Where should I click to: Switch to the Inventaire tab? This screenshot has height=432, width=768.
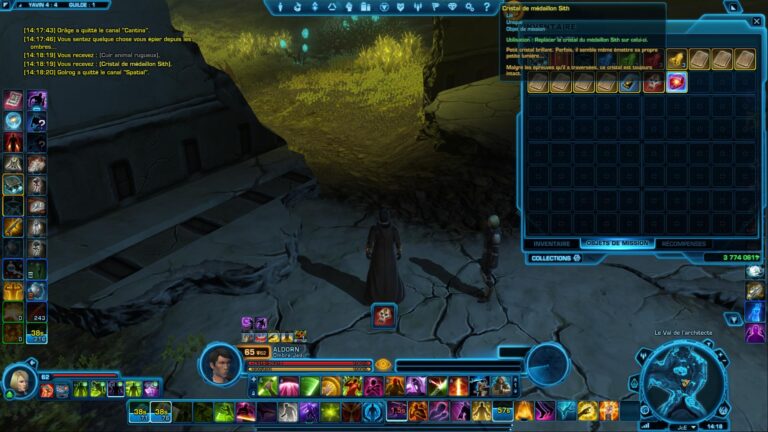[x=552, y=243]
